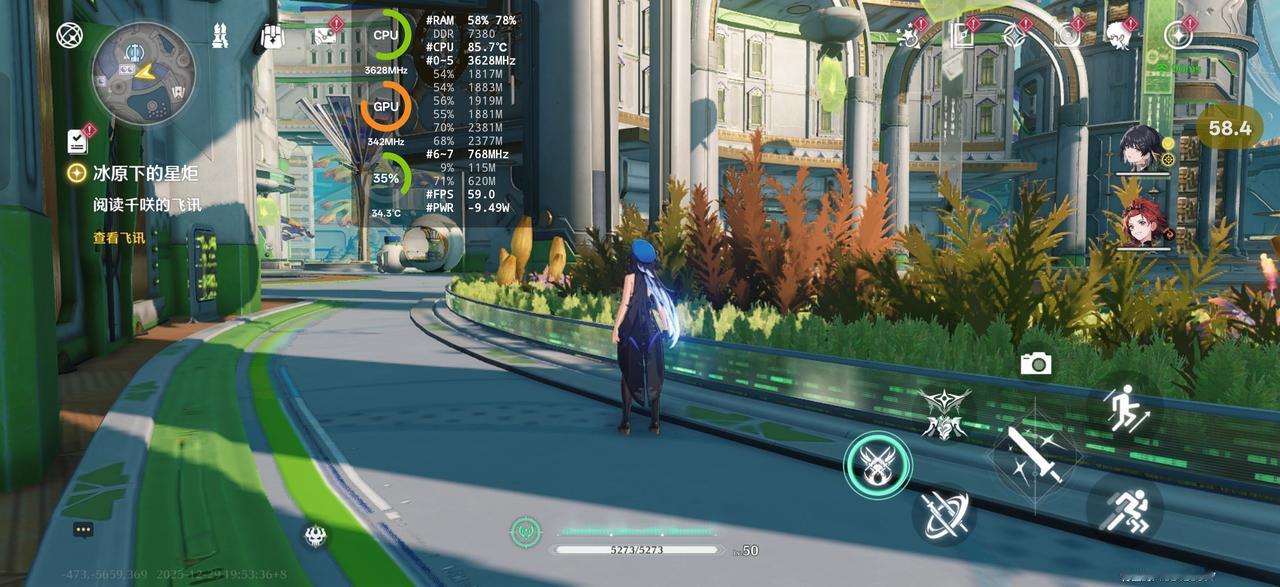Tap the backpack icon near the minimap
This screenshot has height=587, width=1280.
click(x=272, y=37)
